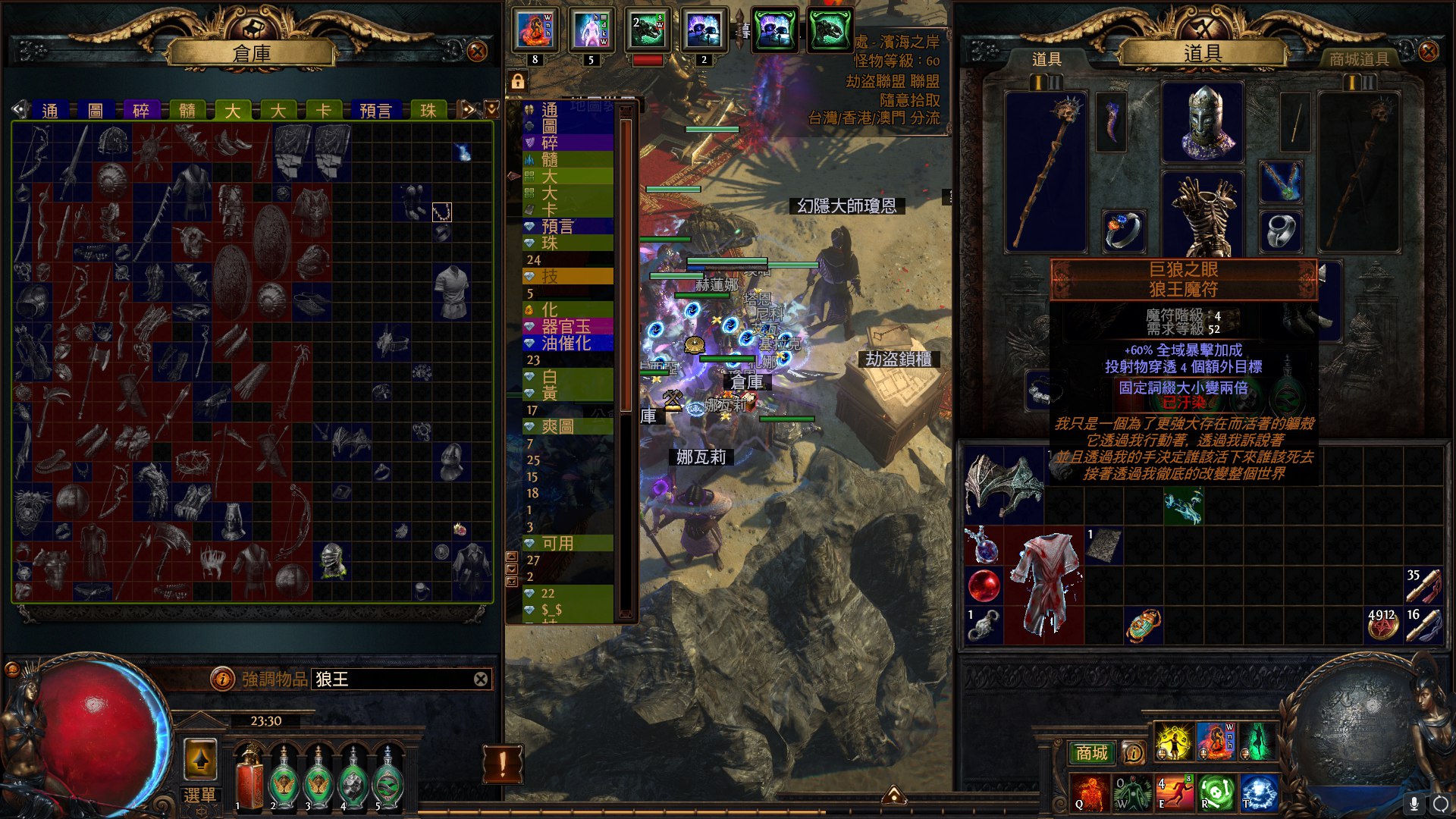Switch to 商城道具 tab
Screen dimensions: 1456x819
1359,59
